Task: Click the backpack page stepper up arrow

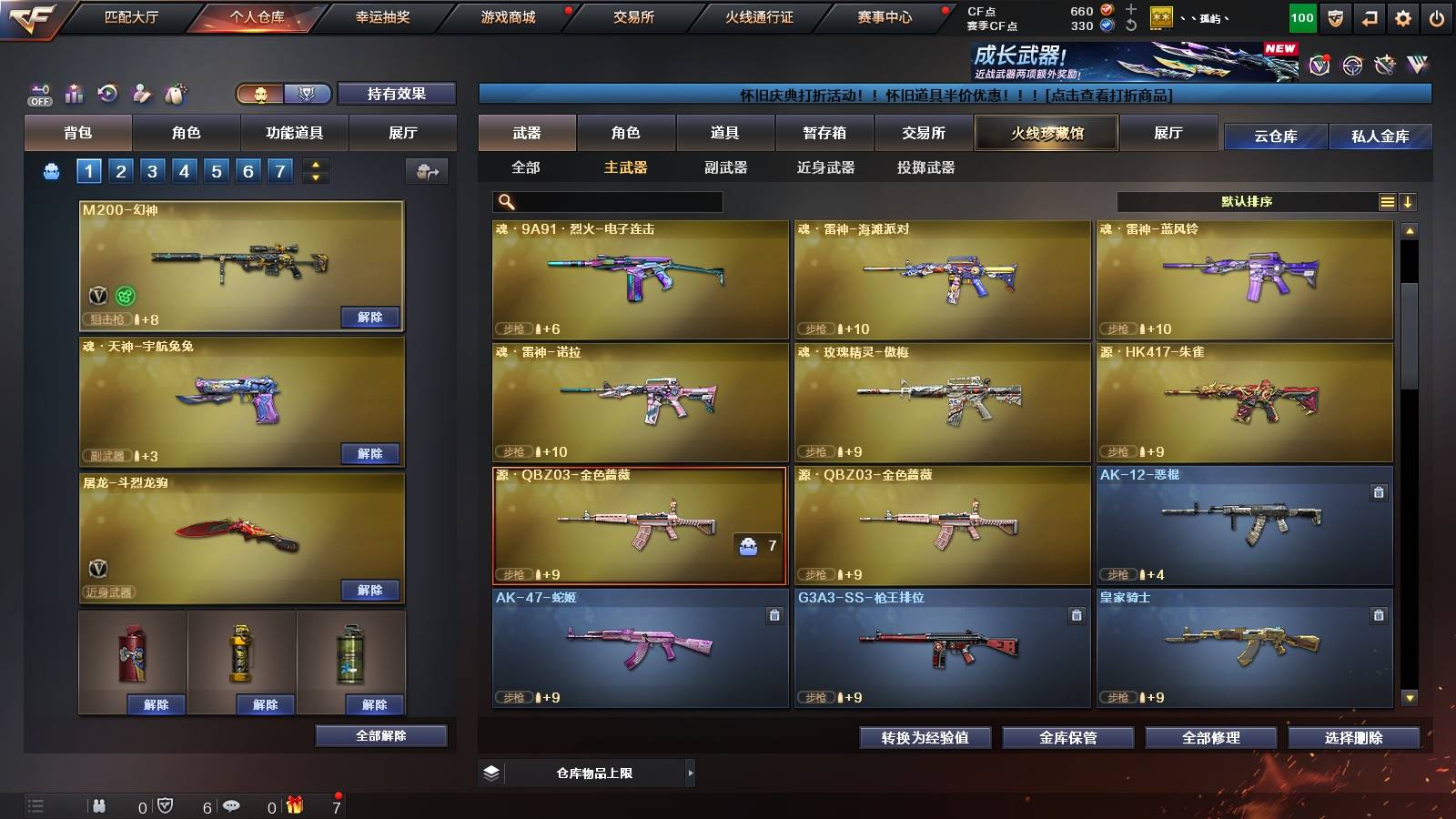Action: tap(314, 164)
